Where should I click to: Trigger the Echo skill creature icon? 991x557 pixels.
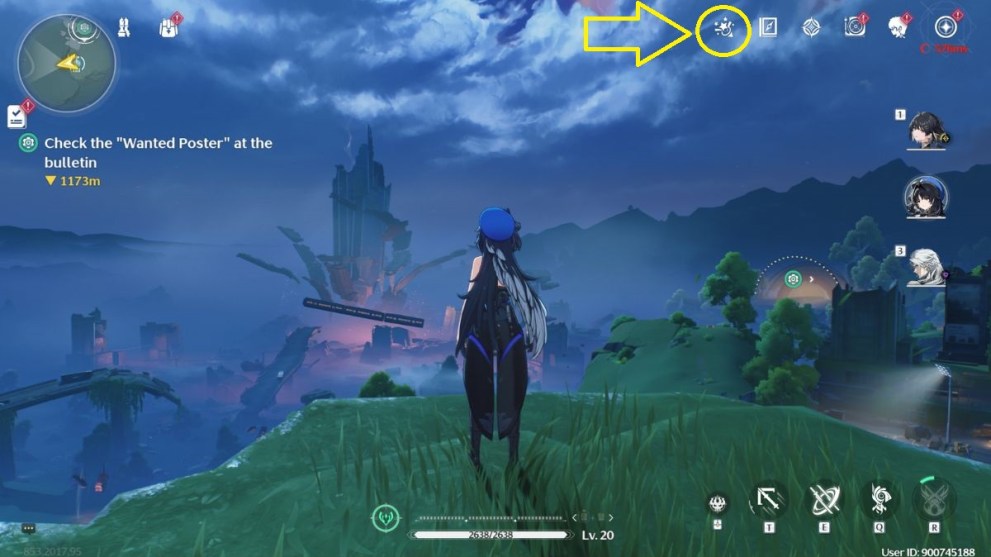pos(881,499)
